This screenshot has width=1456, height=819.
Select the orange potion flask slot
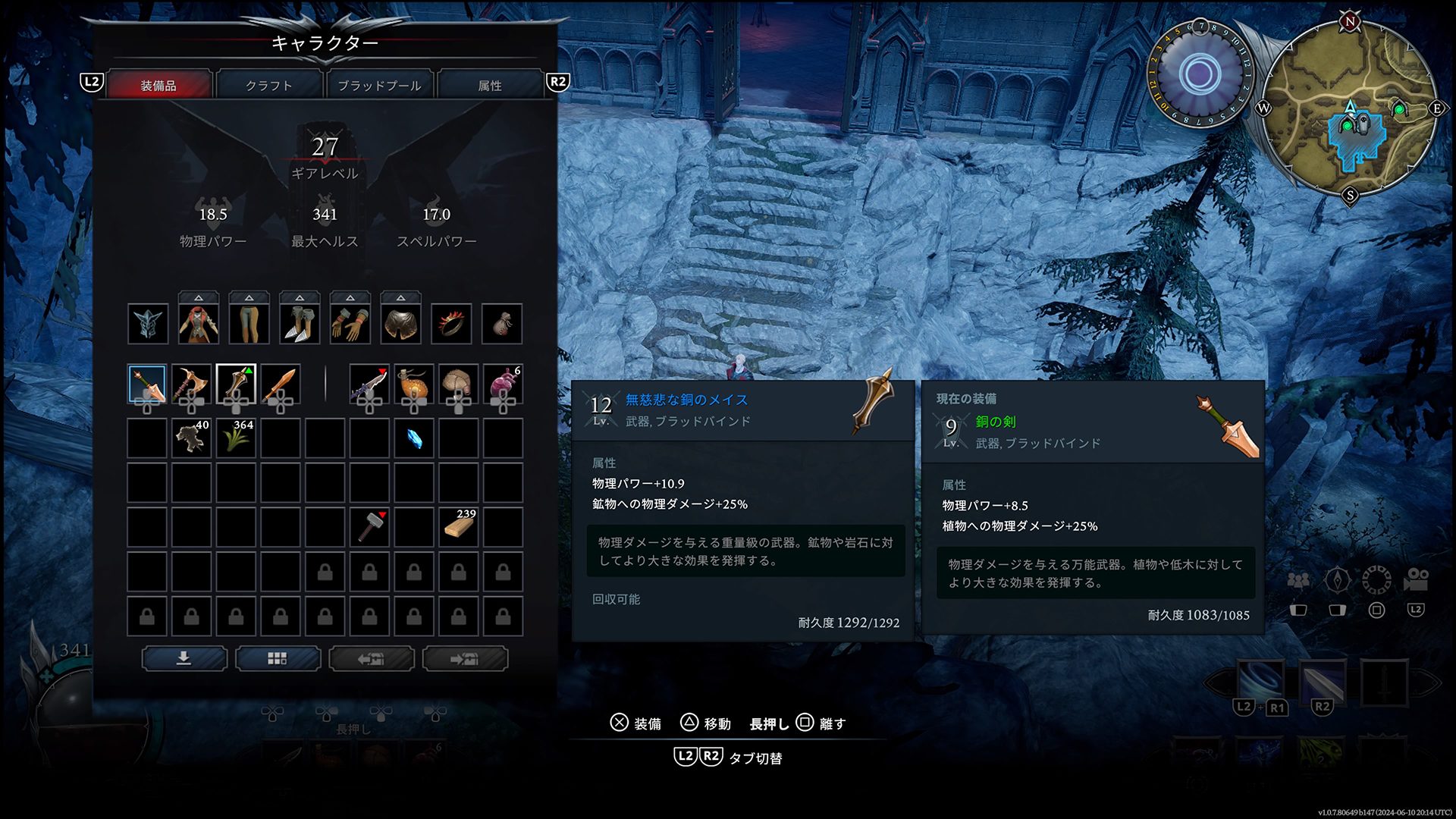[413, 384]
